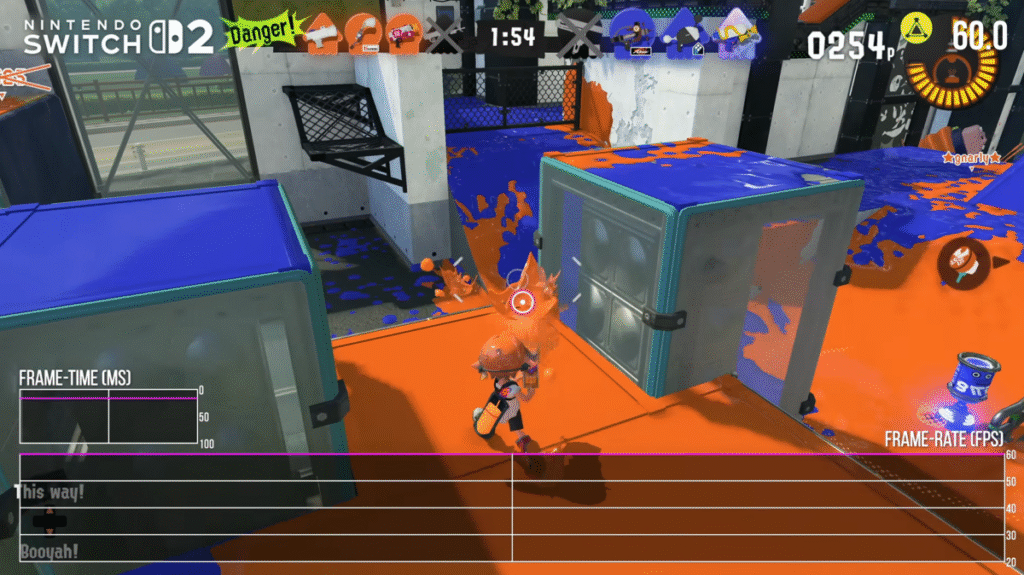1024x575 pixels.
Task: Click the Nintendo Switch 2 logo overlay
Action: click(118, 36)
